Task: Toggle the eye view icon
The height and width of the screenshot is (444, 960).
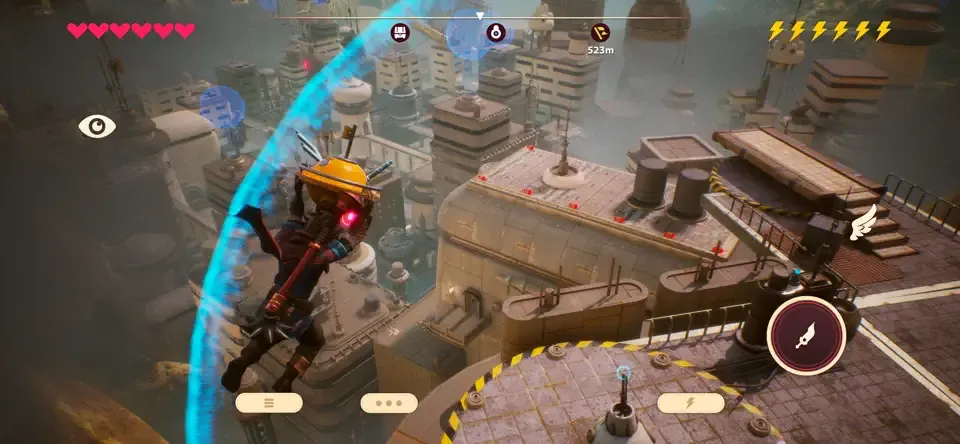Action: point(97,126)
